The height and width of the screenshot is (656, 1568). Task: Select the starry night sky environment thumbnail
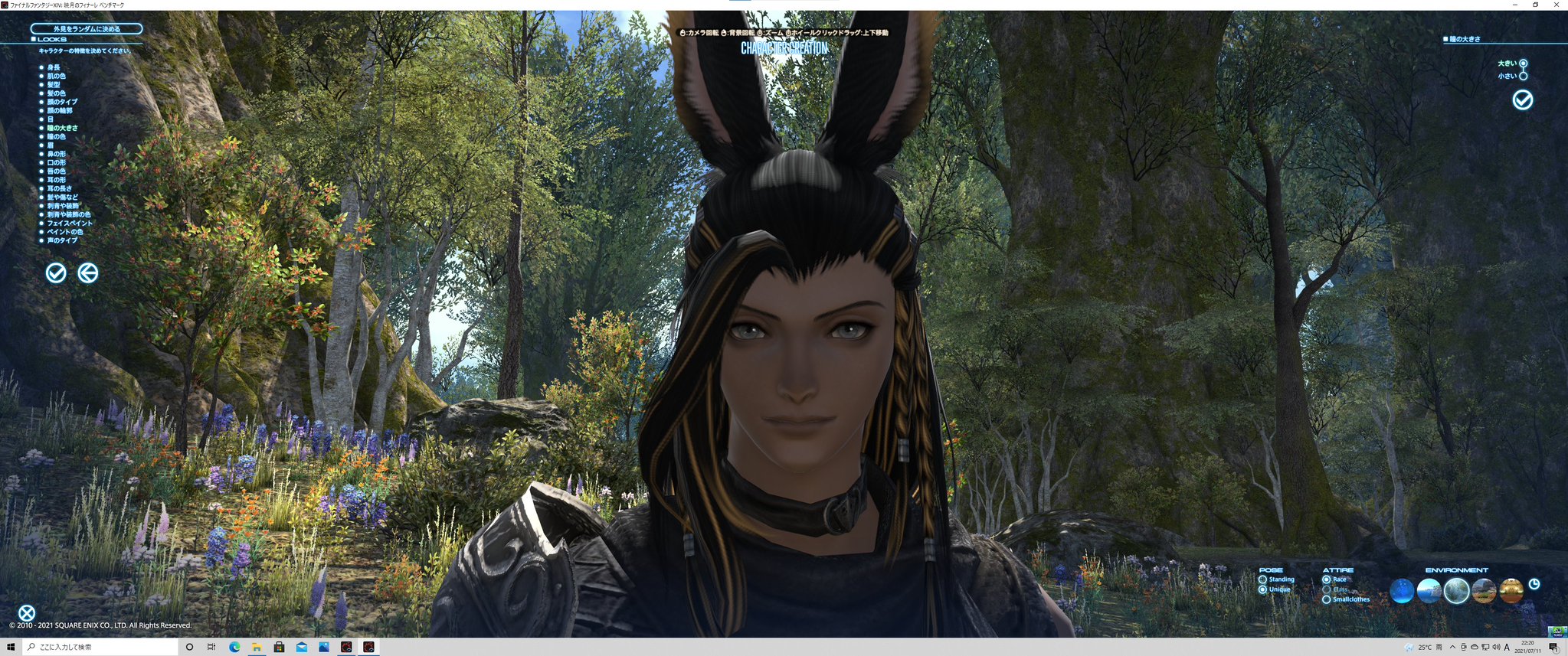[x=1403, y=590]
